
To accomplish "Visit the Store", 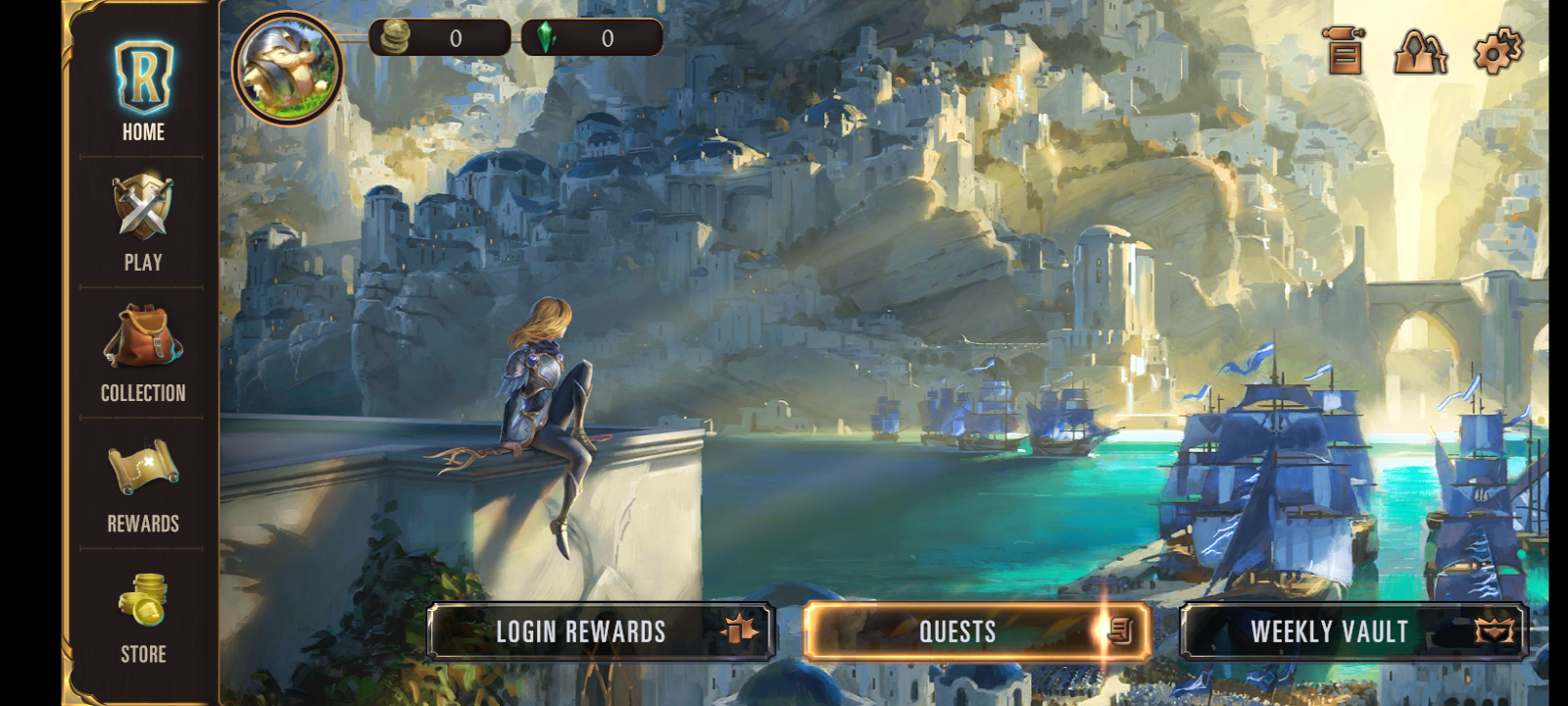I will point(143,616).
